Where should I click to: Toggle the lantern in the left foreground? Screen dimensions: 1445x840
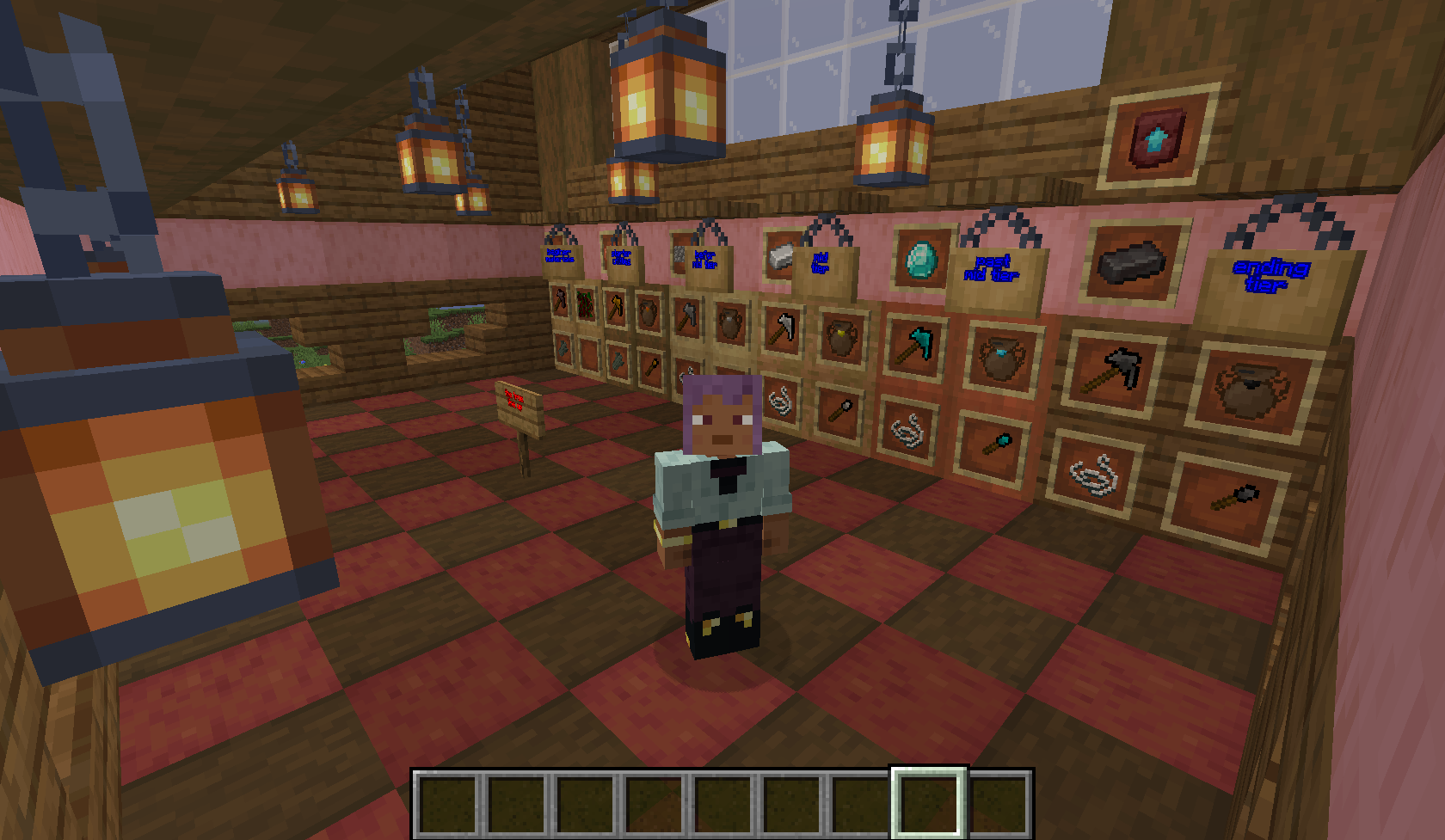point(151,507)
